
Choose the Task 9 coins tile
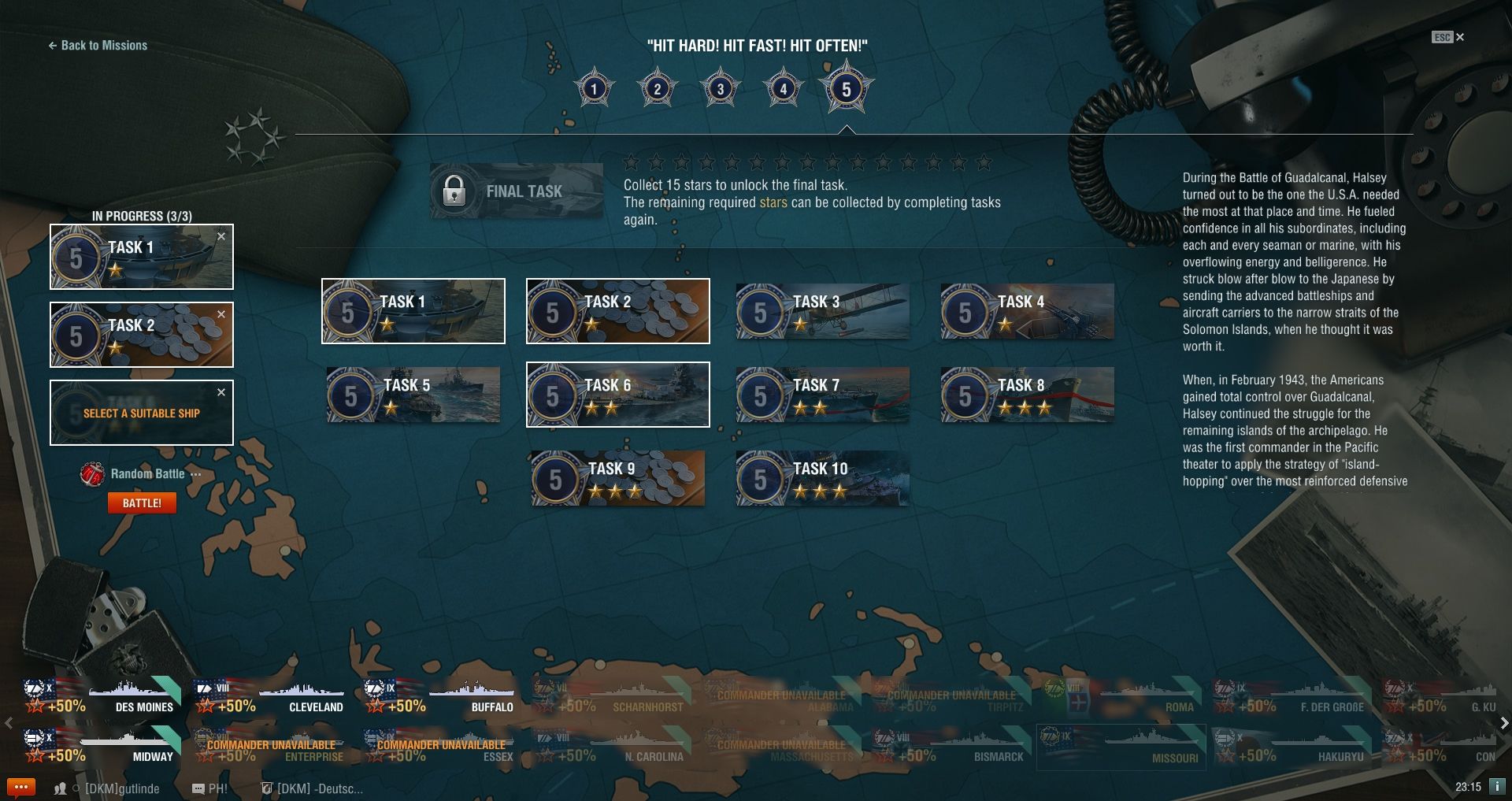point(617,479)
